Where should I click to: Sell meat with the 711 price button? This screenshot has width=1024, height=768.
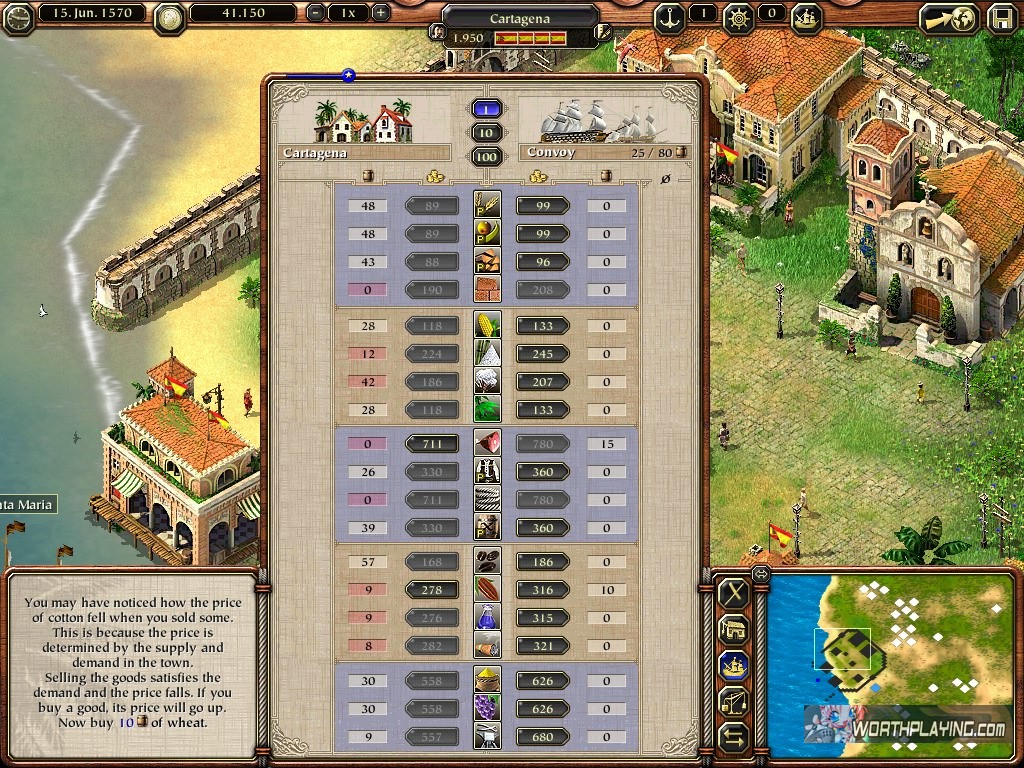432,444
